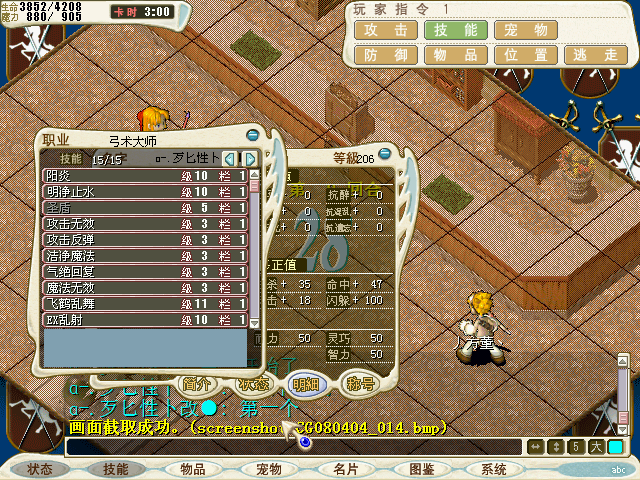Select the 防御 defend command
This screenshot has height=480, width=640.
pyautogui.click(x=385, y=55)
